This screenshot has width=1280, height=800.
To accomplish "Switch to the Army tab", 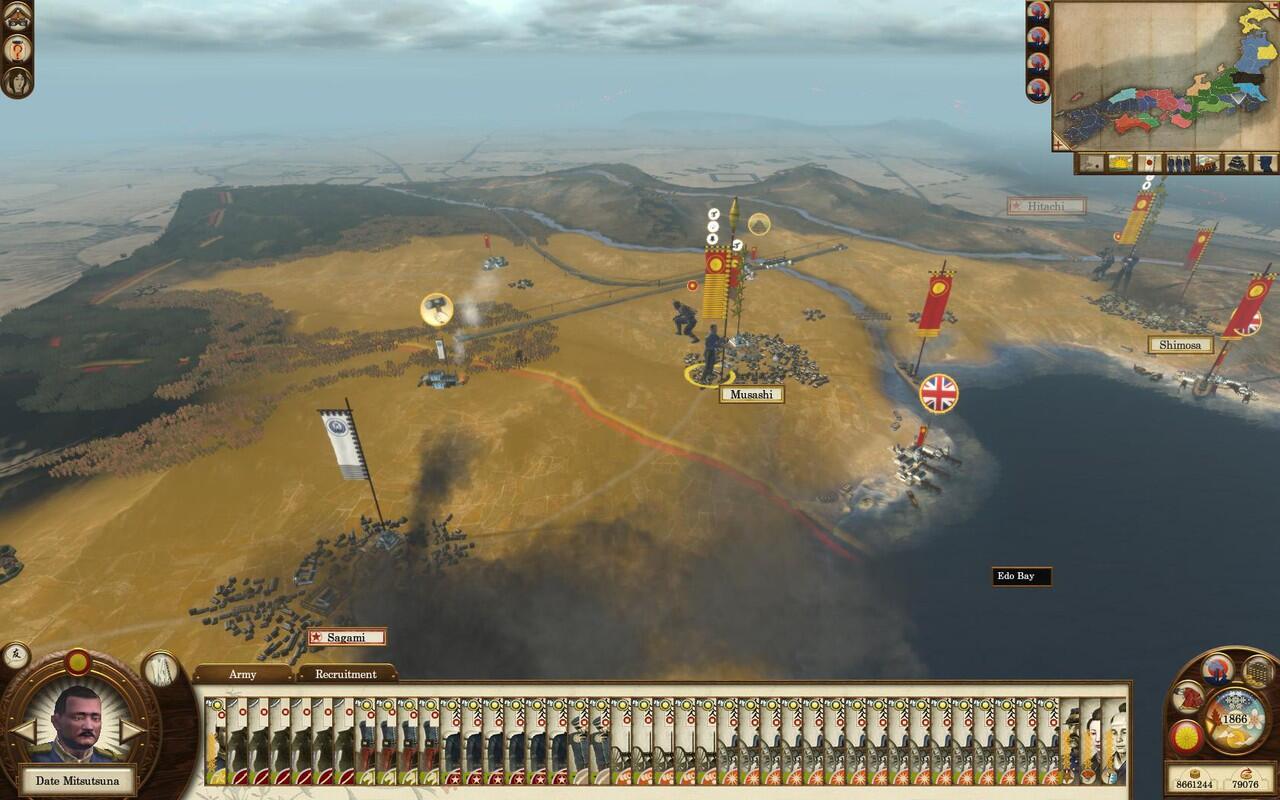I will click(x=243, y=674).
